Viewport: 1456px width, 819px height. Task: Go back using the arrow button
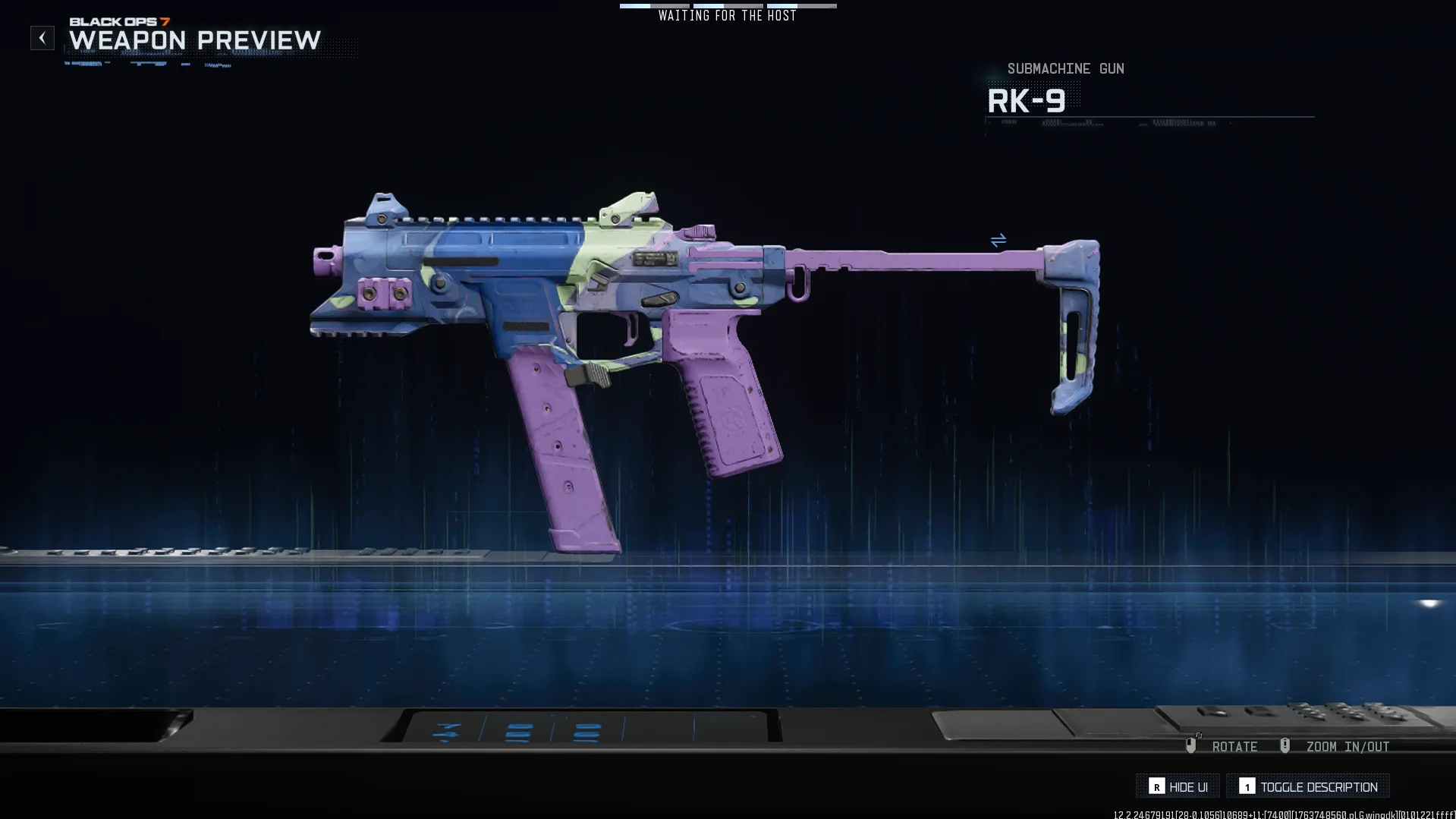coord(42,38)
